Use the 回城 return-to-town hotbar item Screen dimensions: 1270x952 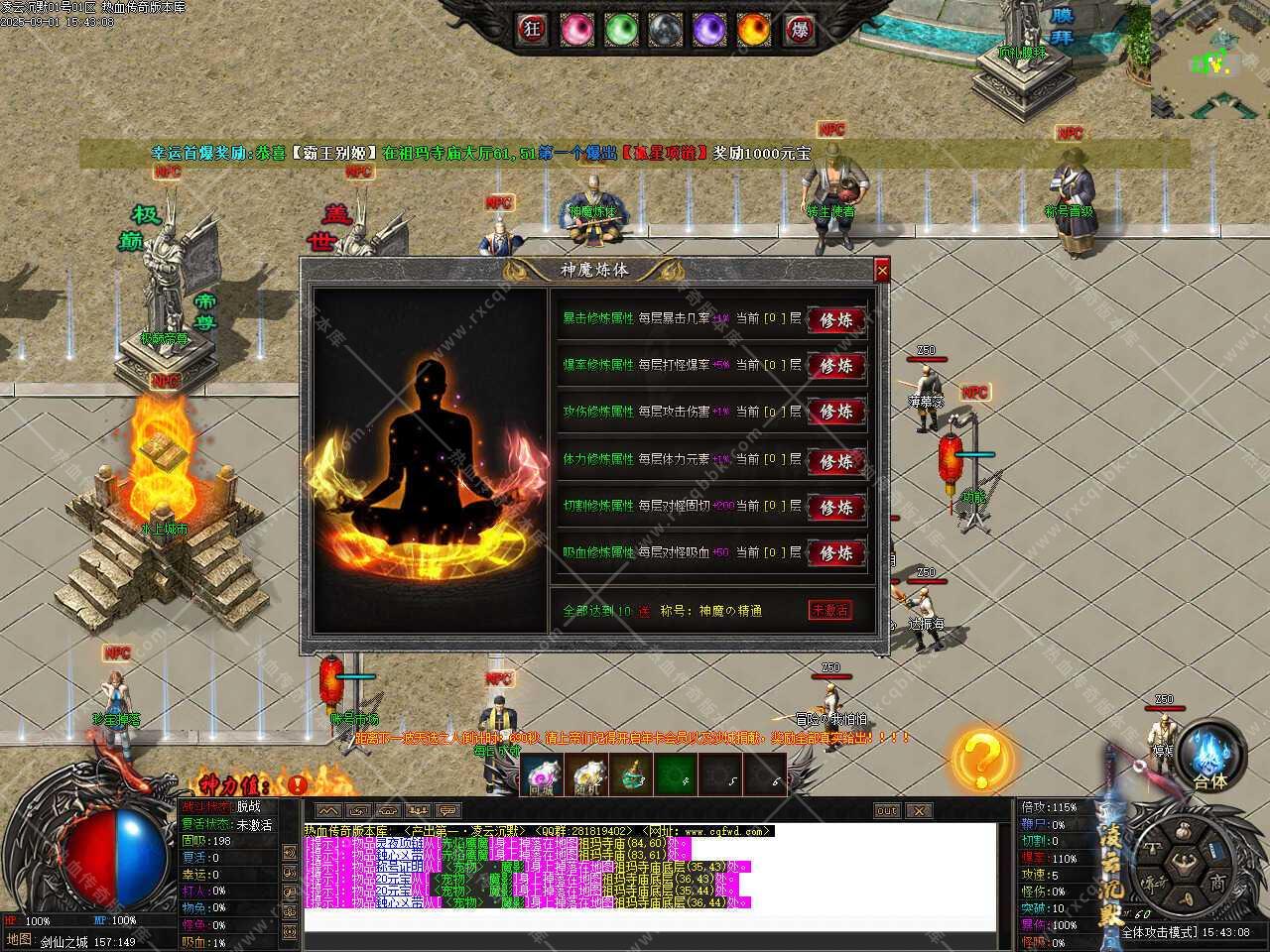click(542, 774)
